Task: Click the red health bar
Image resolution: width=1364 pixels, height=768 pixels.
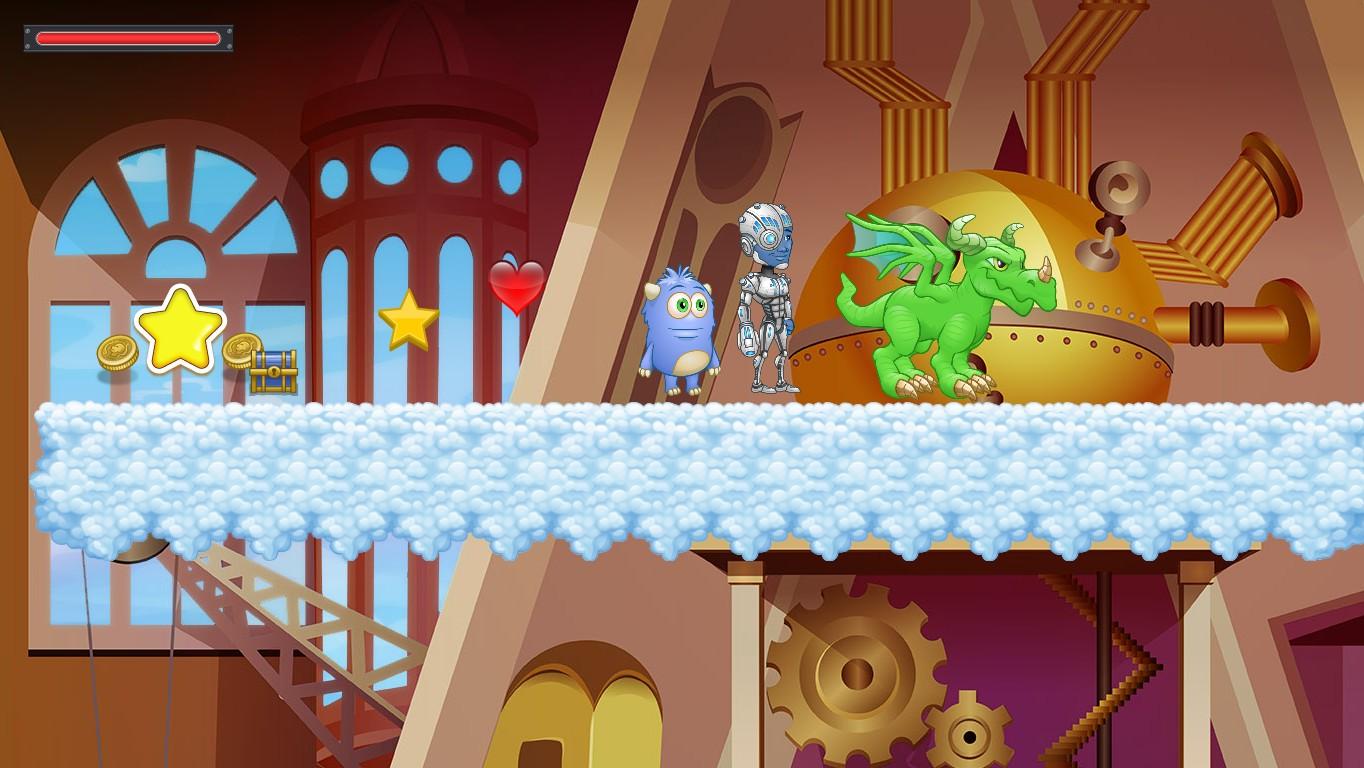Action: 128,39
